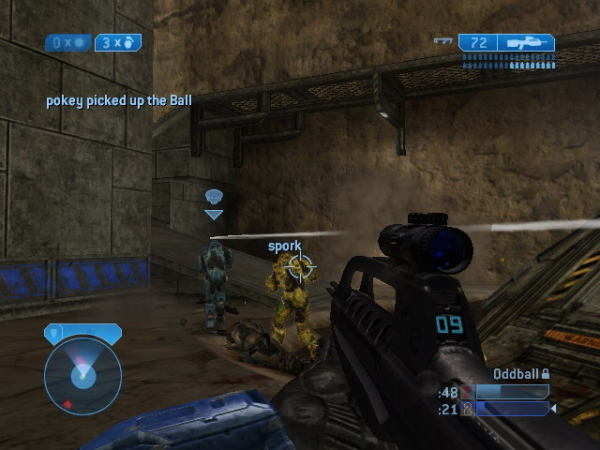Click the ball carrier waypoint marker
The image size is (600, 450).
pos(214,202)
